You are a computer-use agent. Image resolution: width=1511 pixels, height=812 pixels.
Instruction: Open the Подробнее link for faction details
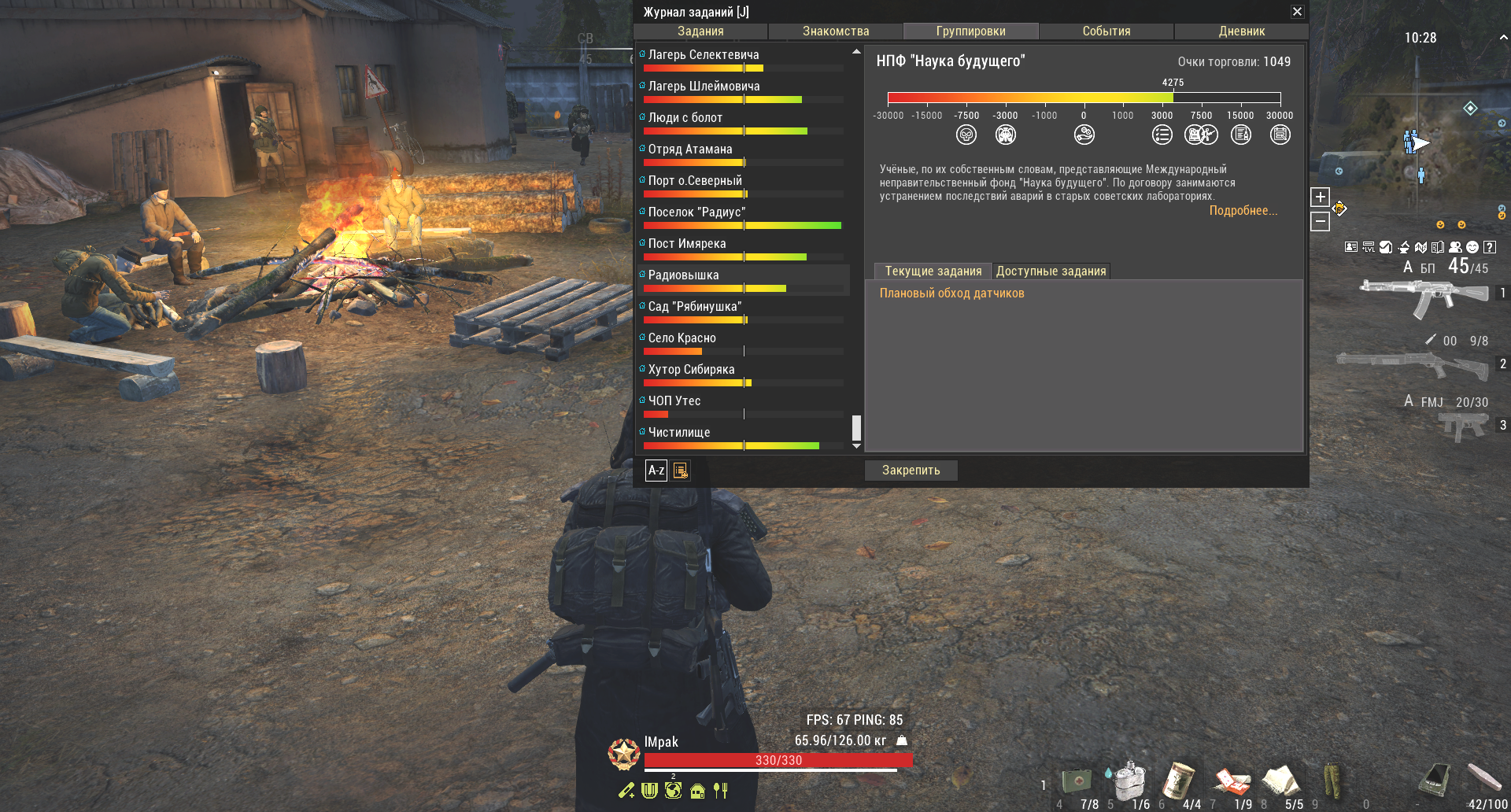(1243, 211)
